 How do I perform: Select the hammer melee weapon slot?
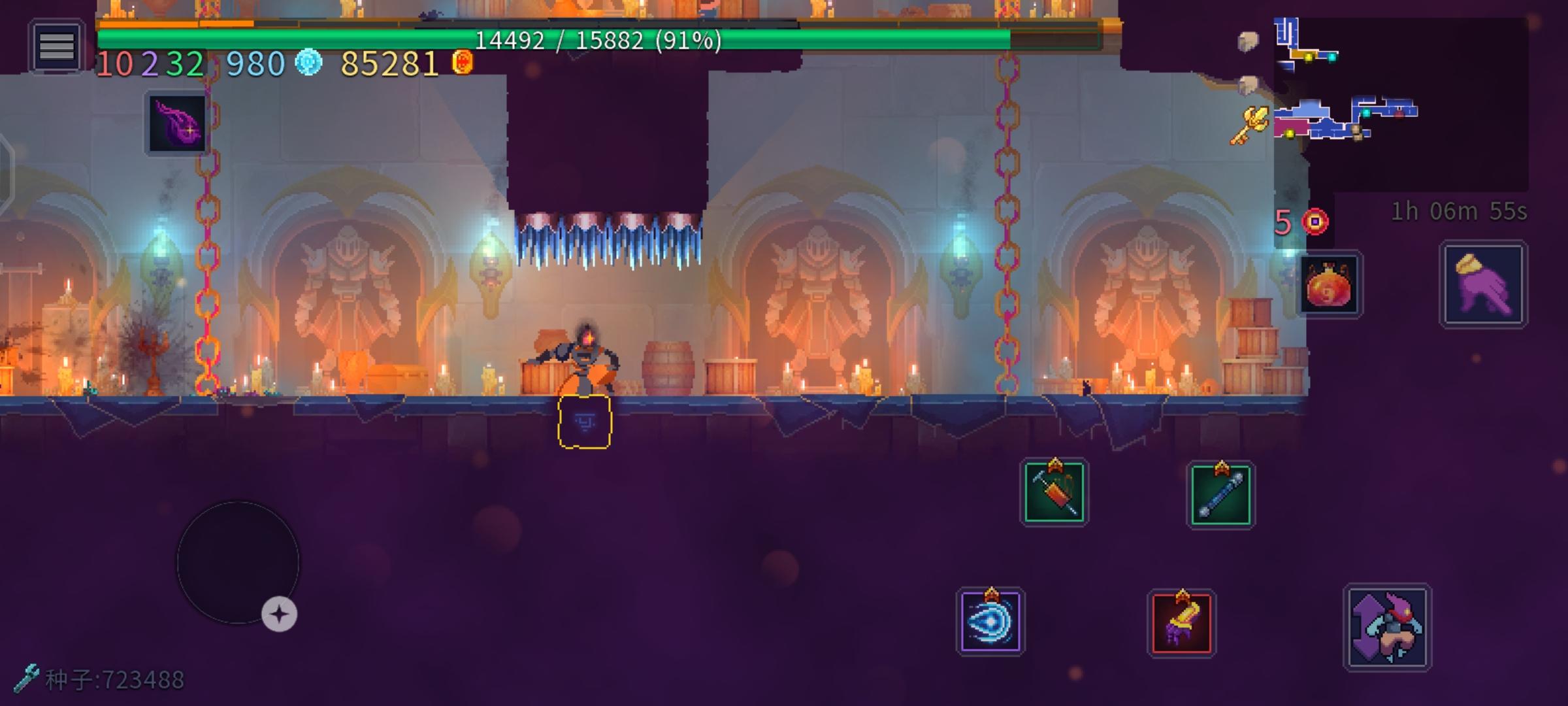coord(1055,492)
